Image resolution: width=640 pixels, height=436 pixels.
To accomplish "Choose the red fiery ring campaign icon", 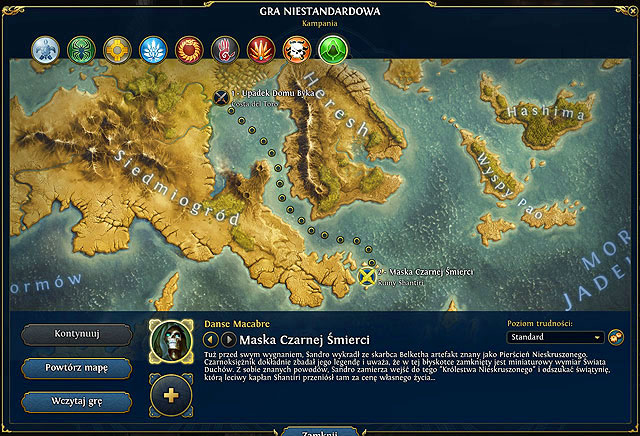I will (189, 48).
